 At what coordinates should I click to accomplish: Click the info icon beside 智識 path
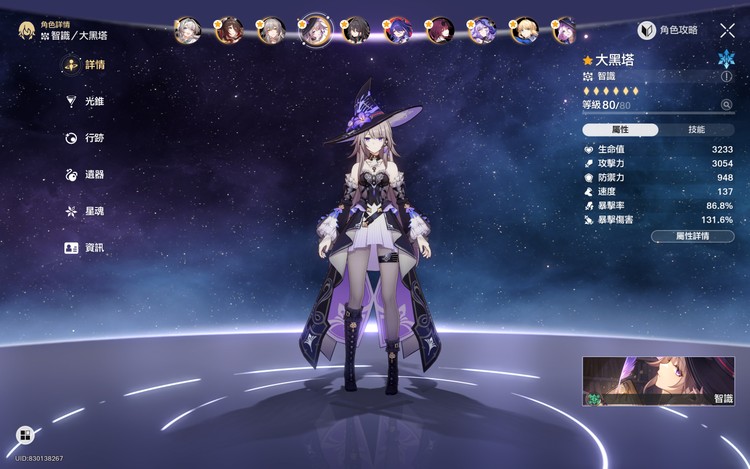click(x=726, y=76)
